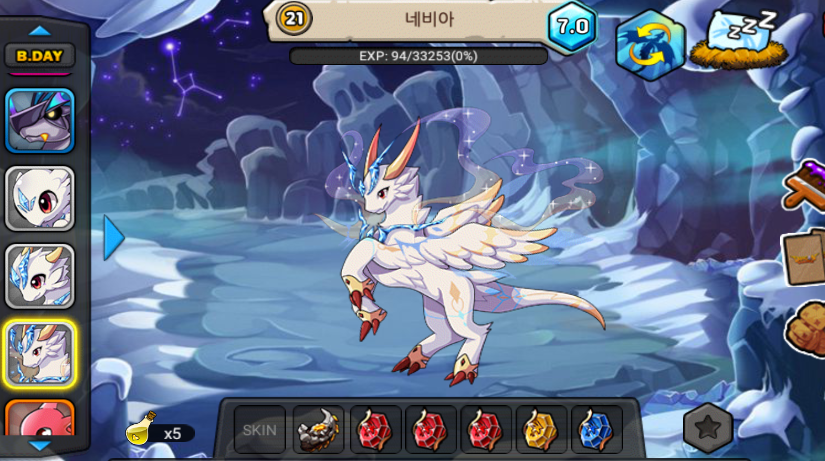Select the blue gem slot

click(x=597, y=431)
